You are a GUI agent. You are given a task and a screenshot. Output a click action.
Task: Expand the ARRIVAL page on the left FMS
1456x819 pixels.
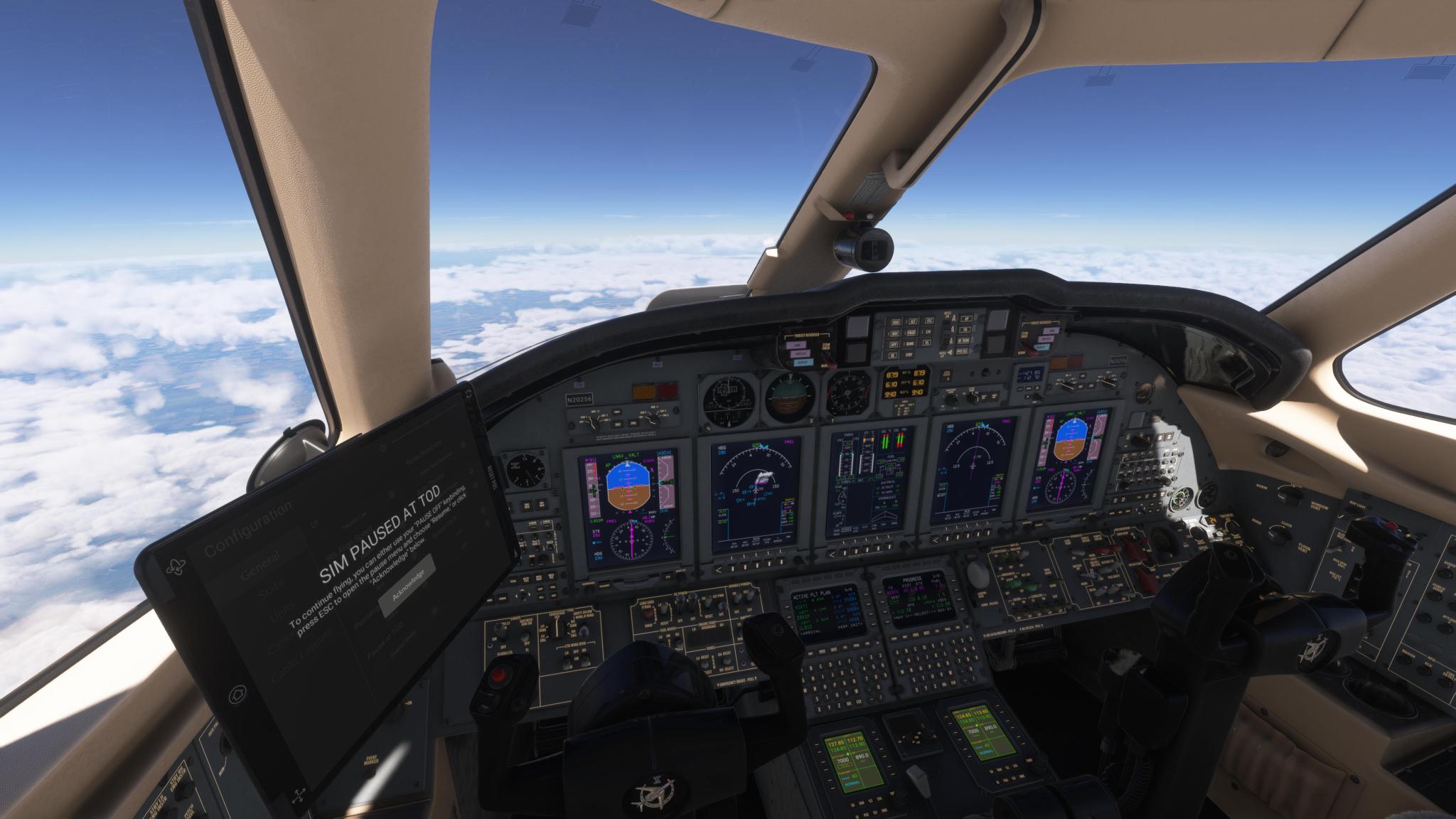tap(809, 632)
